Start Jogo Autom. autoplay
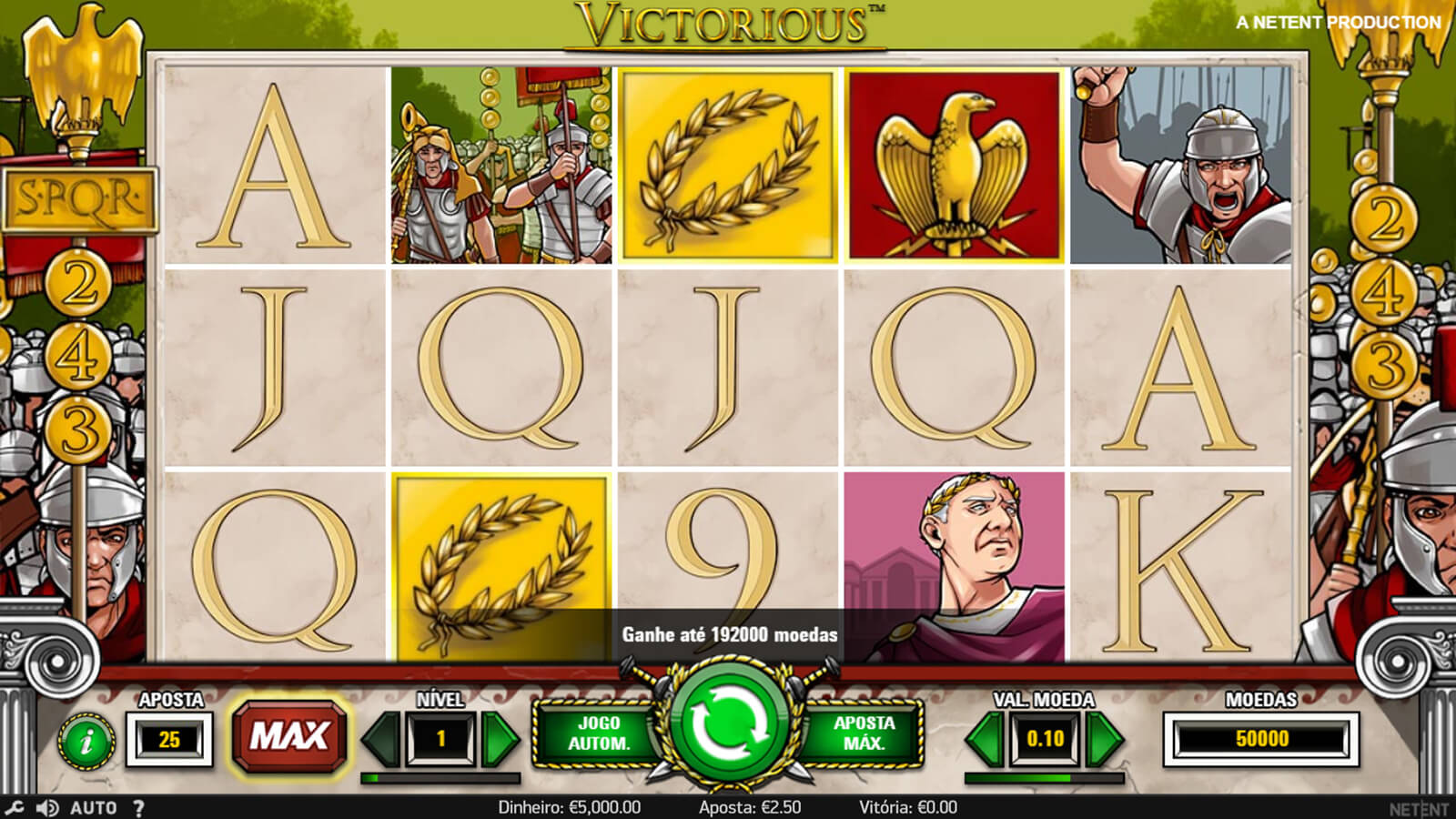 click(599, 733)
